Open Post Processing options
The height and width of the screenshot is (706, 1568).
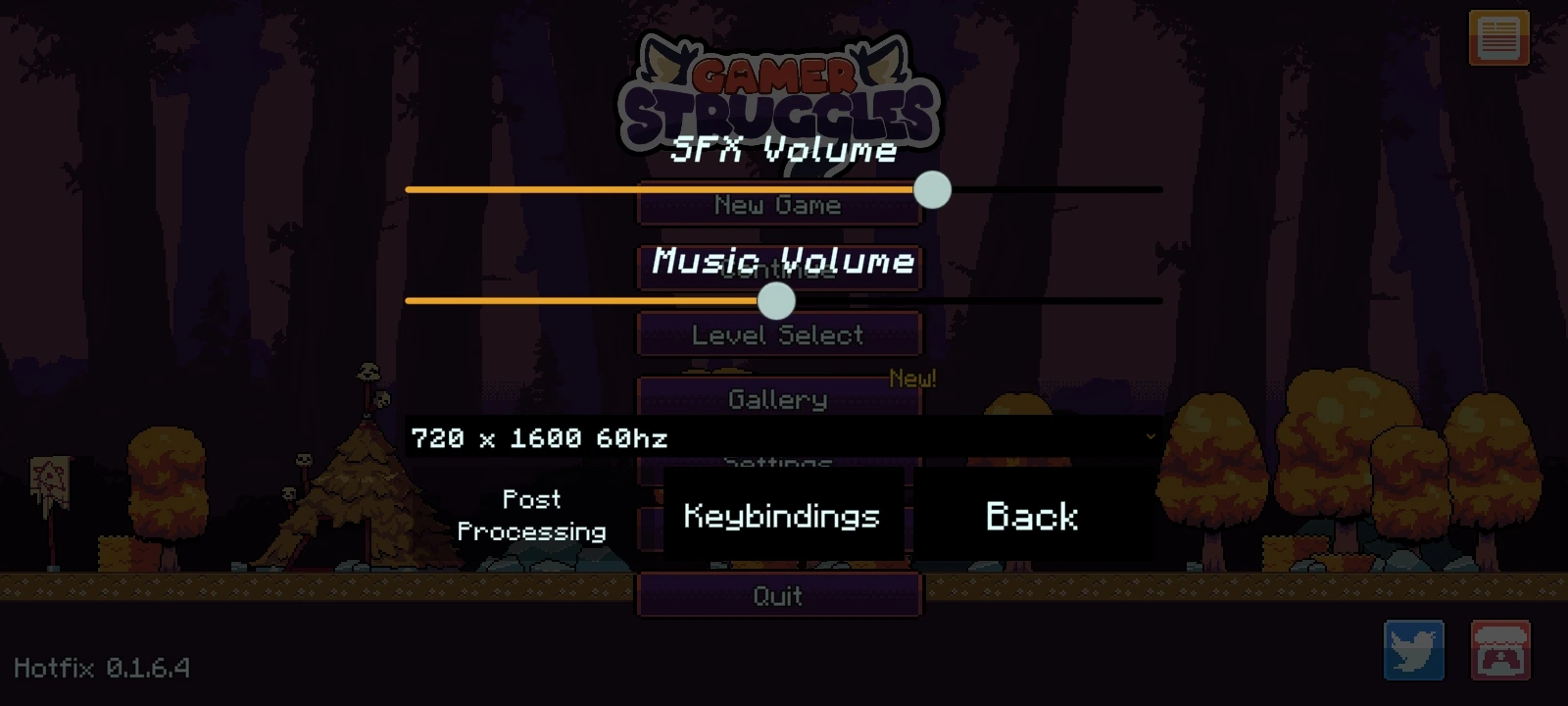click(x=532, y=516)
